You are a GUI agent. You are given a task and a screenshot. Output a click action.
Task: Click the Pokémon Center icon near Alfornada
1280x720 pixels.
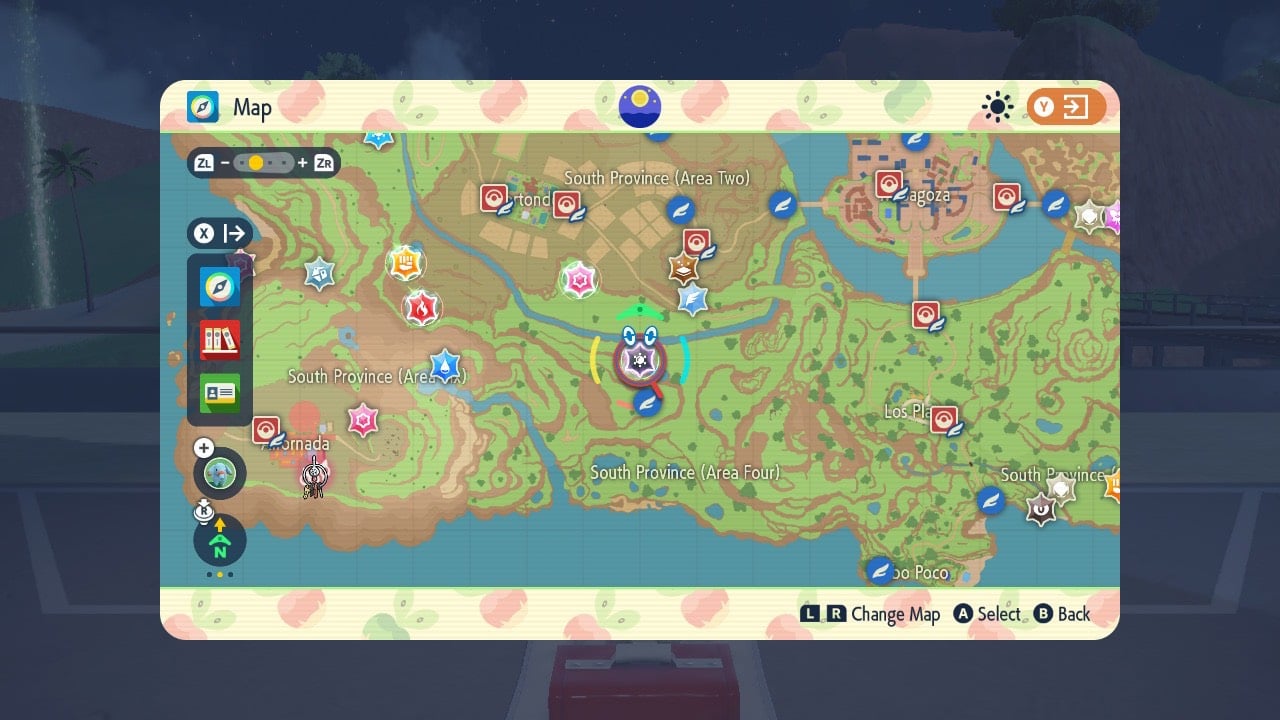pyautogui.click(x=266, y=429)
